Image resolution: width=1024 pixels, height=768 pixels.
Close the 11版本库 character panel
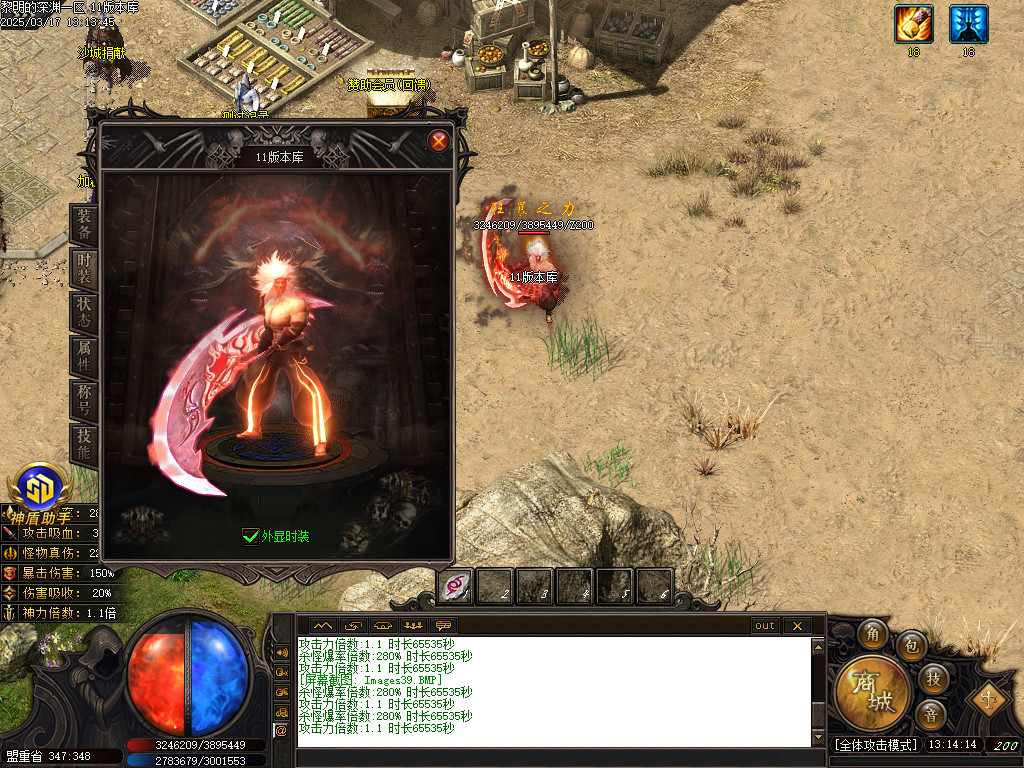(x=438, y=142)
